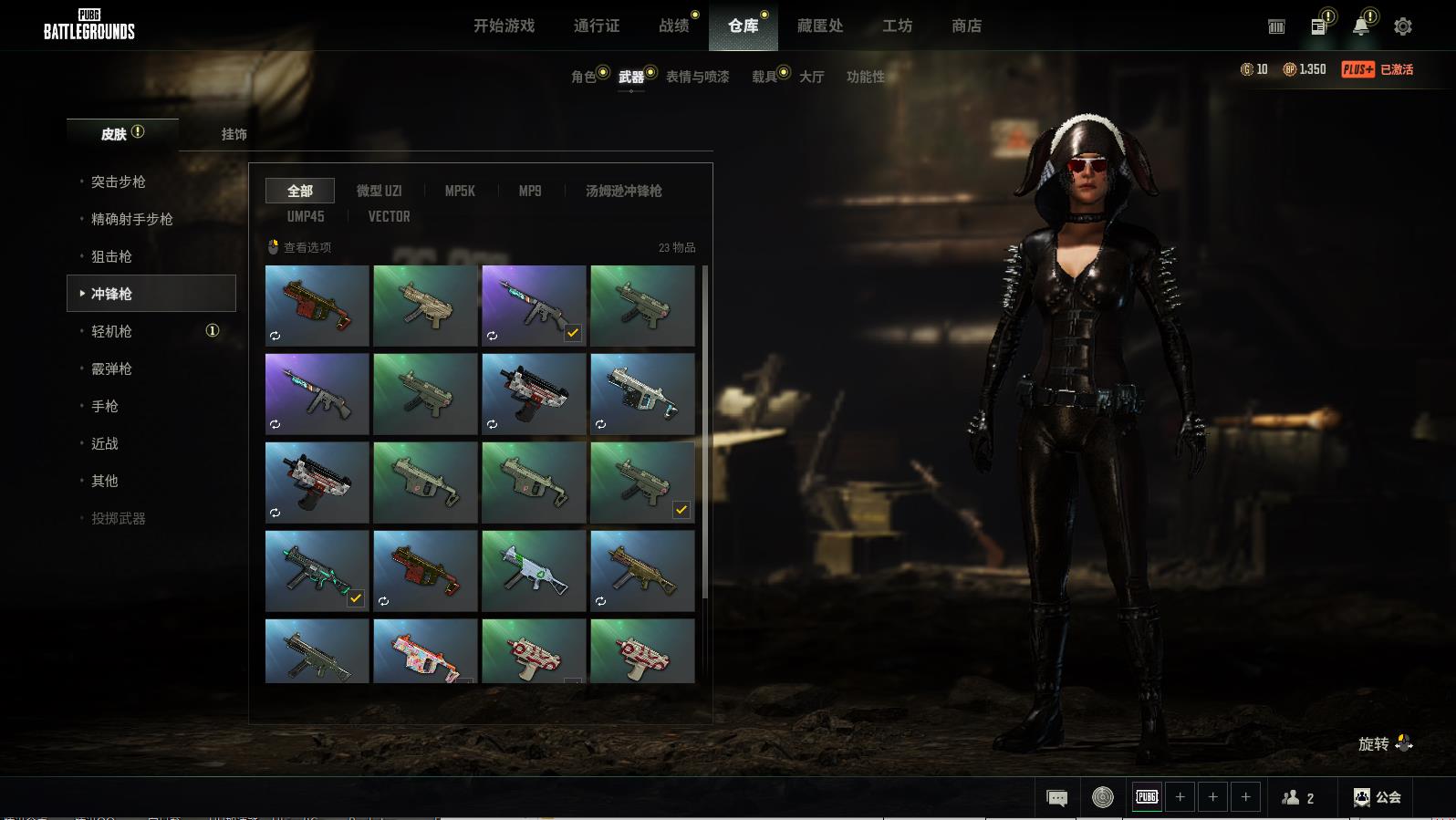Open the 公会 guild panel
This screenshot has width=1456, height=820.
[1378, 797]
